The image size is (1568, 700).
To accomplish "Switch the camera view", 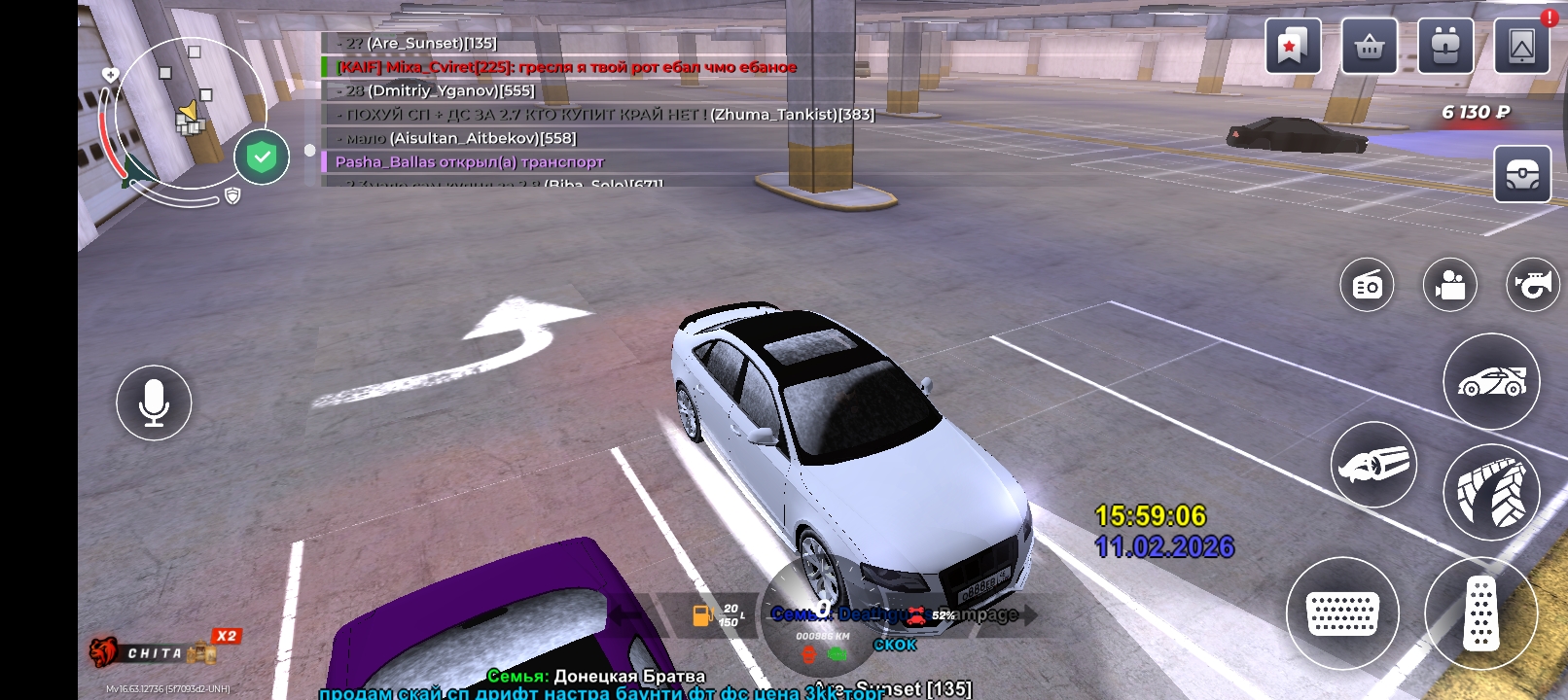I will tap(1449, 286).
